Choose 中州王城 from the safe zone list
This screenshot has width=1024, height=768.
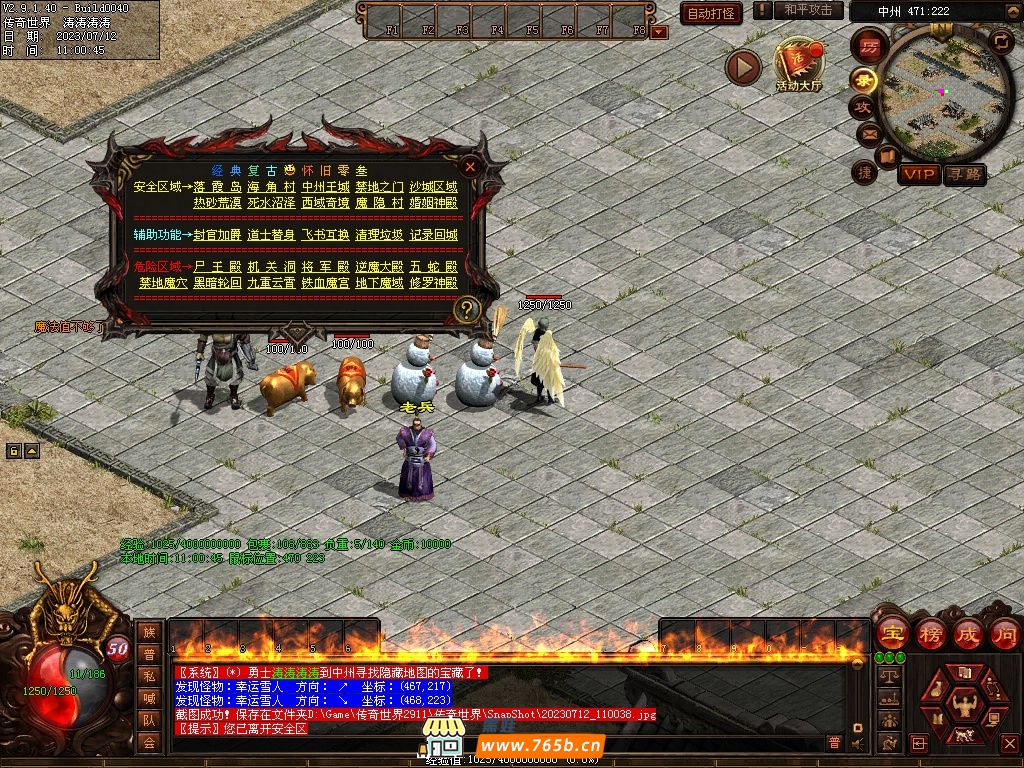(325, 187)
